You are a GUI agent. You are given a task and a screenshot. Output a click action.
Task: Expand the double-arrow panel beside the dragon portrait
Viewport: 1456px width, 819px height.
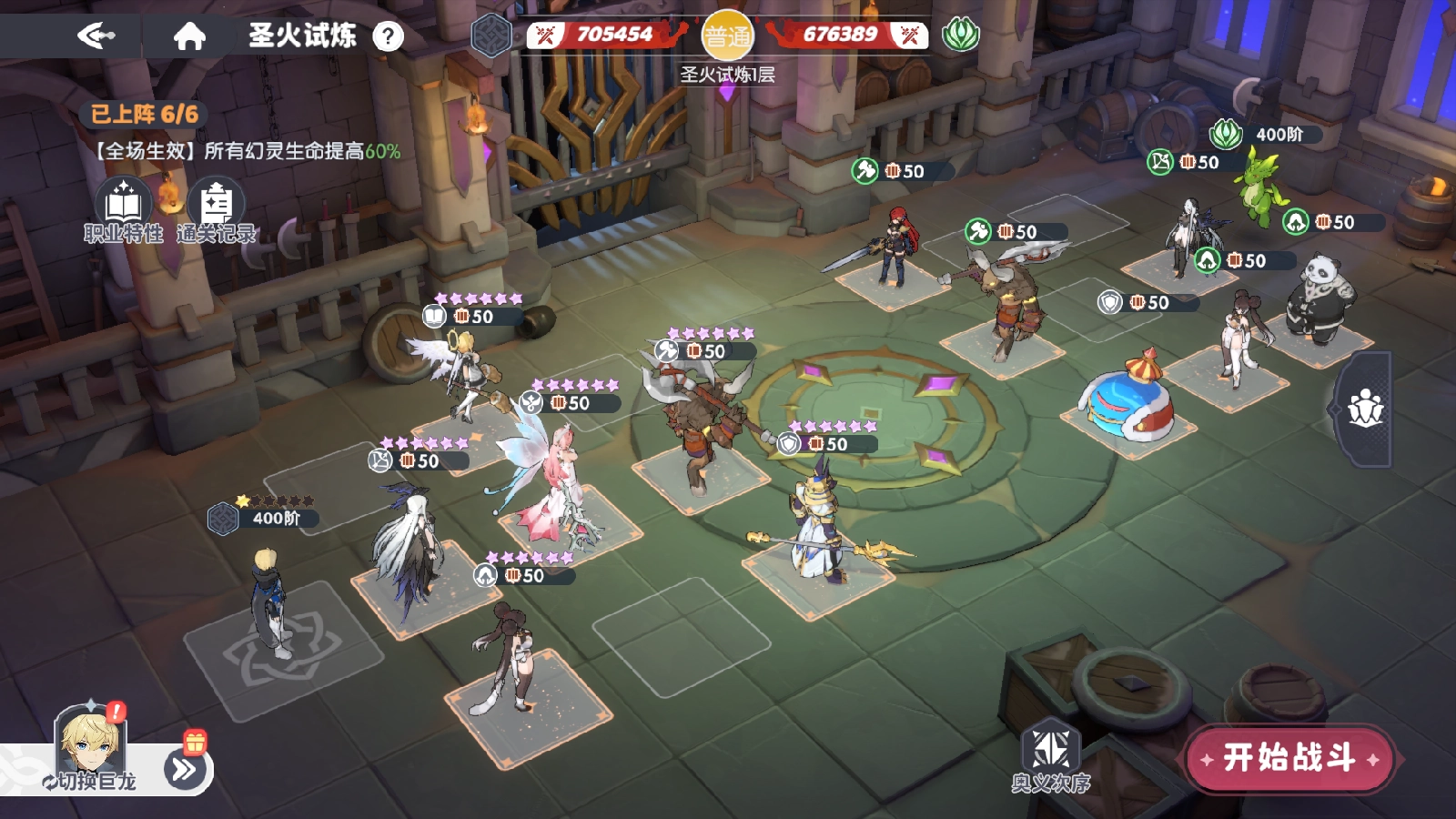(x=183, y=770)
